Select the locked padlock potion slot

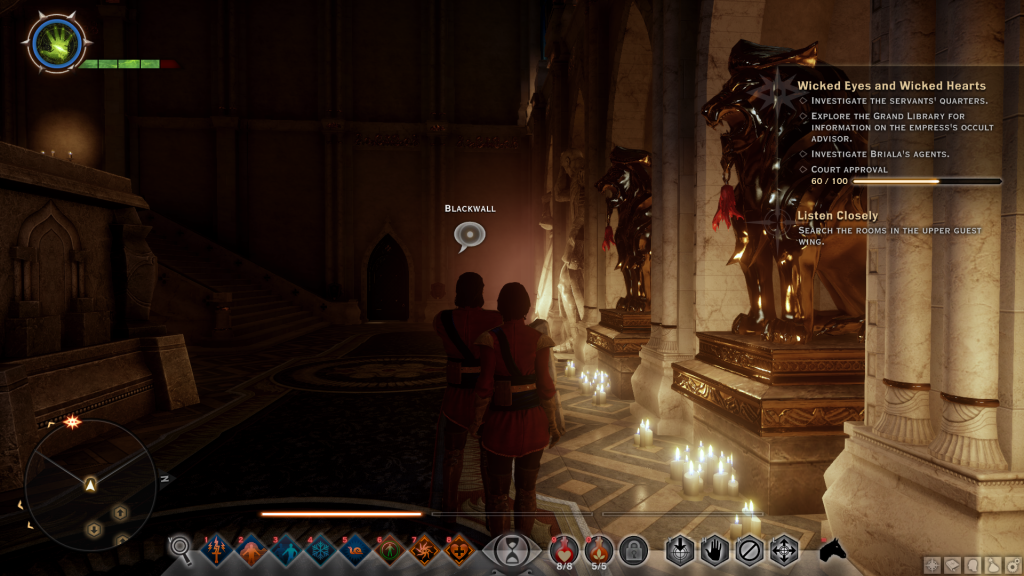(633, 549)
